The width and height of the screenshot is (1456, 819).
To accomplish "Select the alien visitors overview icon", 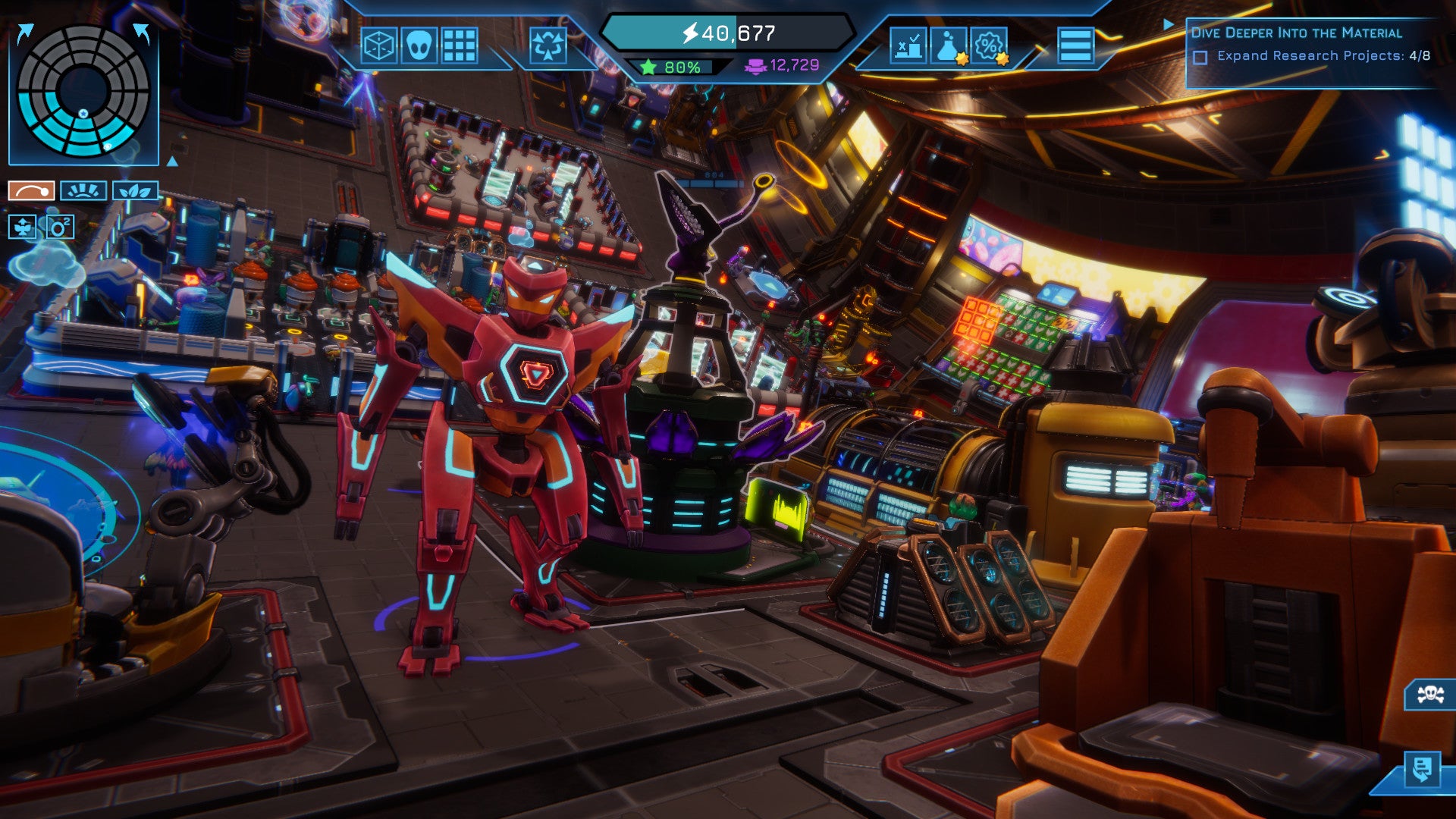I will (419, 45).
